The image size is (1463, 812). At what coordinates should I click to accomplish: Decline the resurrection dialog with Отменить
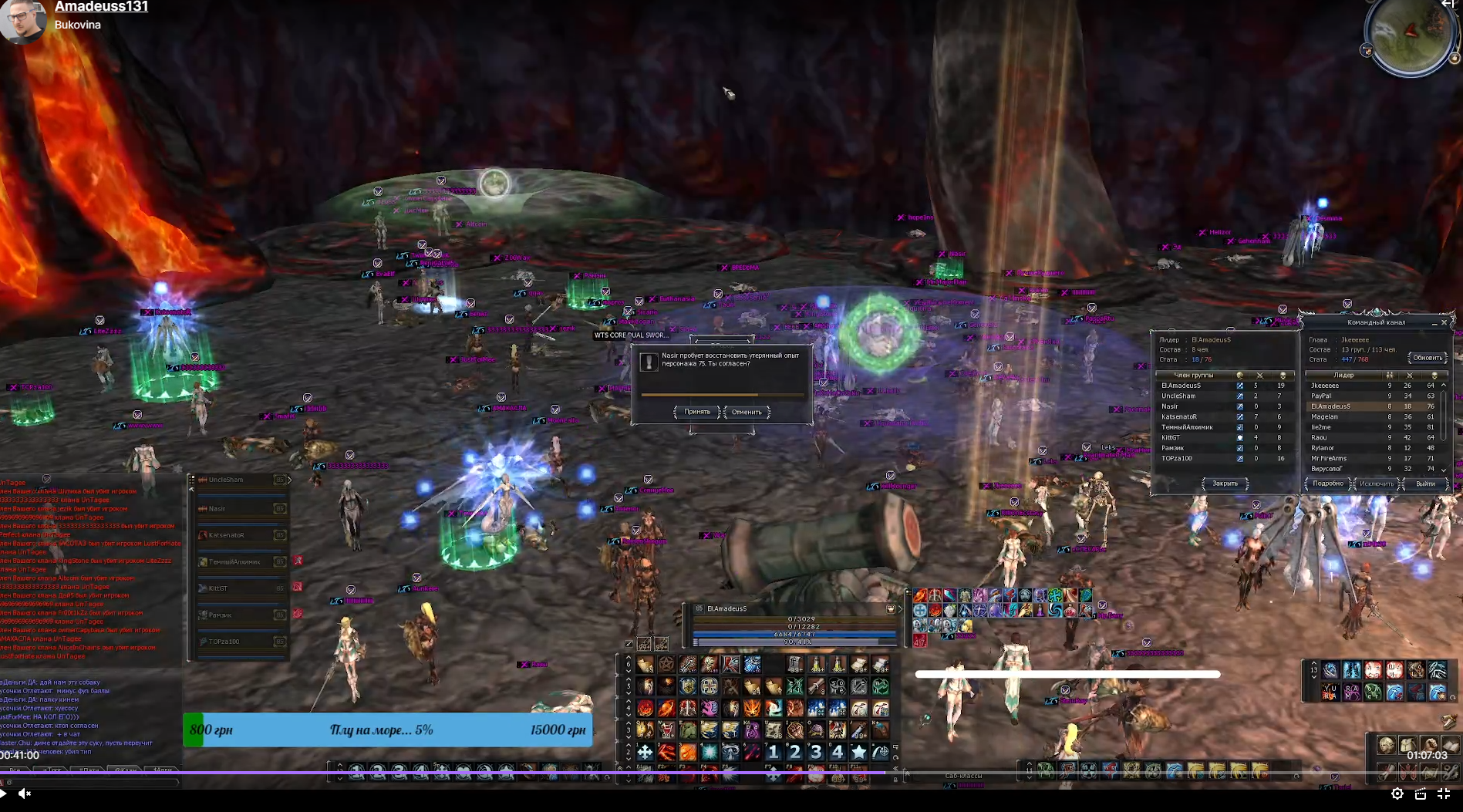click(747, 412)
